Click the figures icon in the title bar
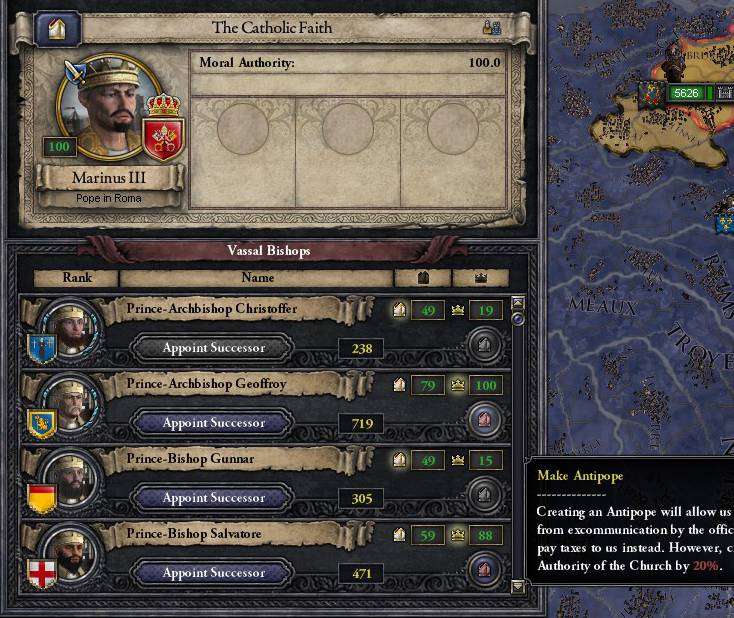The height and width of the screenshot is (618, 734). pos(491,28)
